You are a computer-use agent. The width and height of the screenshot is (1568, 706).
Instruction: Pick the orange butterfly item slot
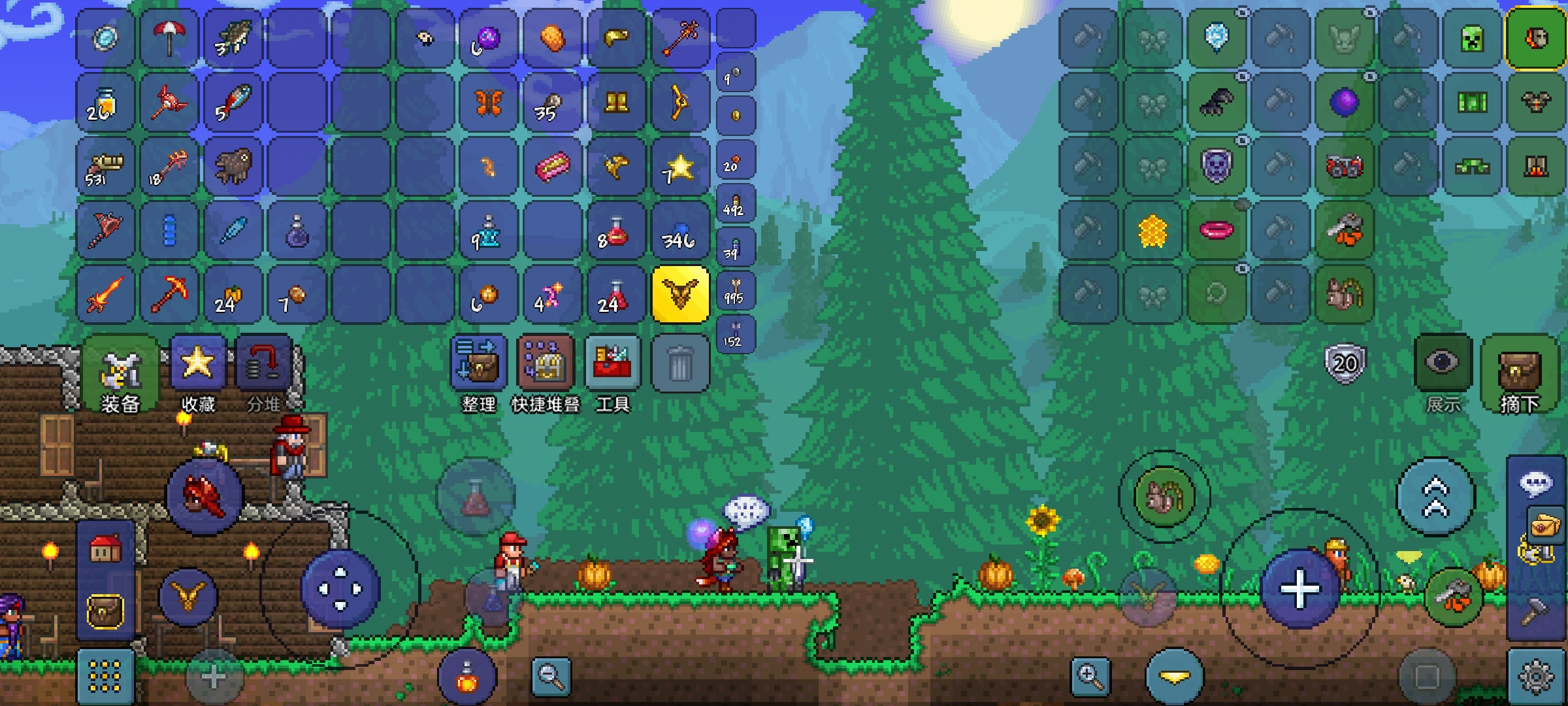point(488,103)
